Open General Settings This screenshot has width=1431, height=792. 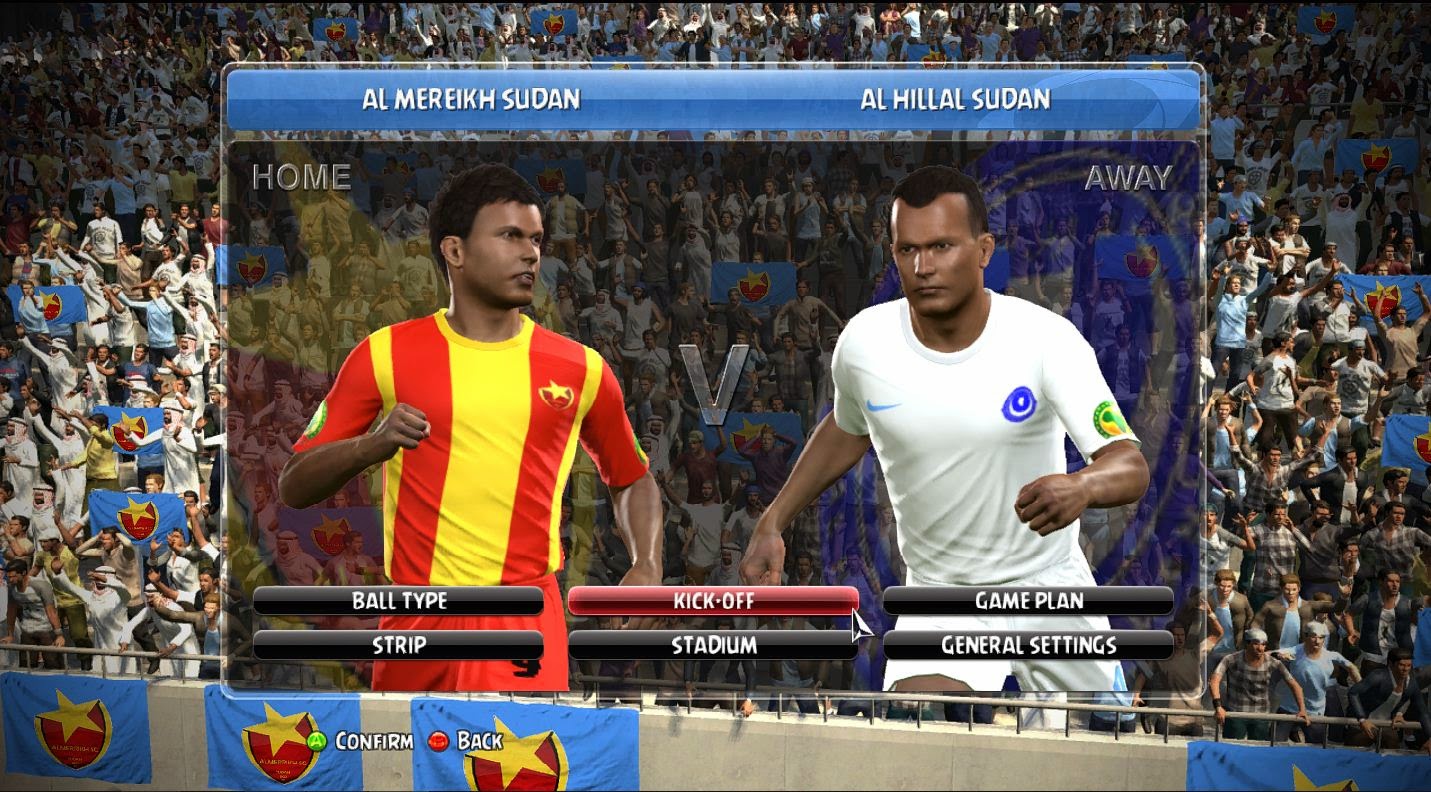(1028, 645)
